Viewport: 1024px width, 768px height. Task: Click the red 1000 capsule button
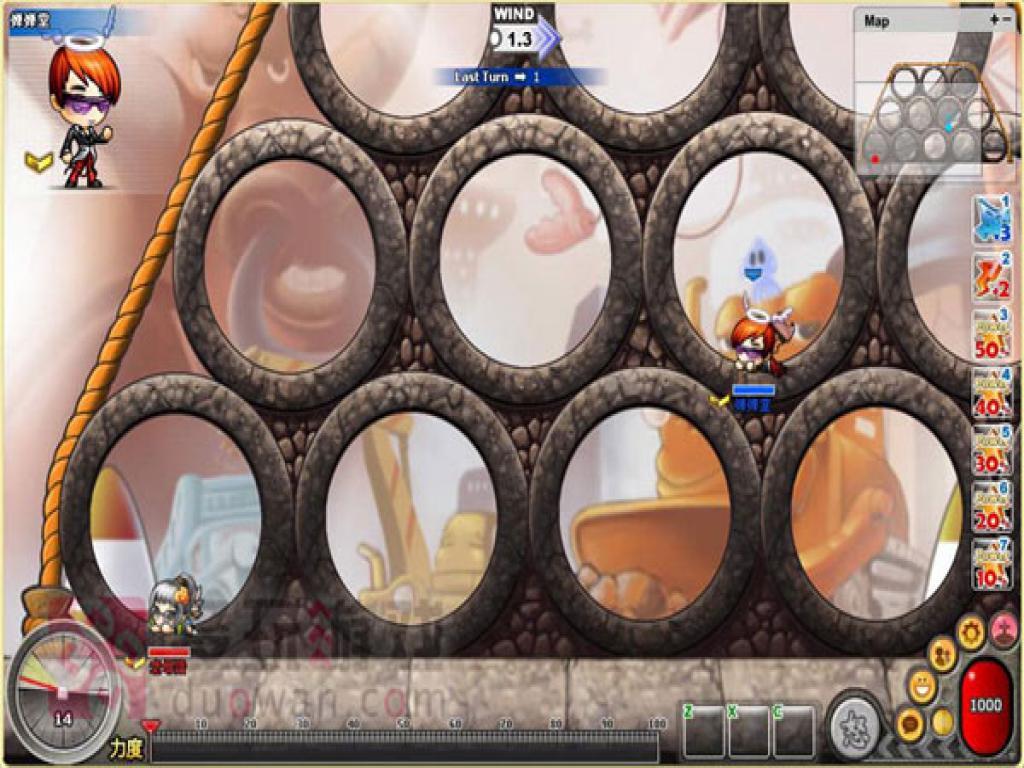tap(985, 704)
